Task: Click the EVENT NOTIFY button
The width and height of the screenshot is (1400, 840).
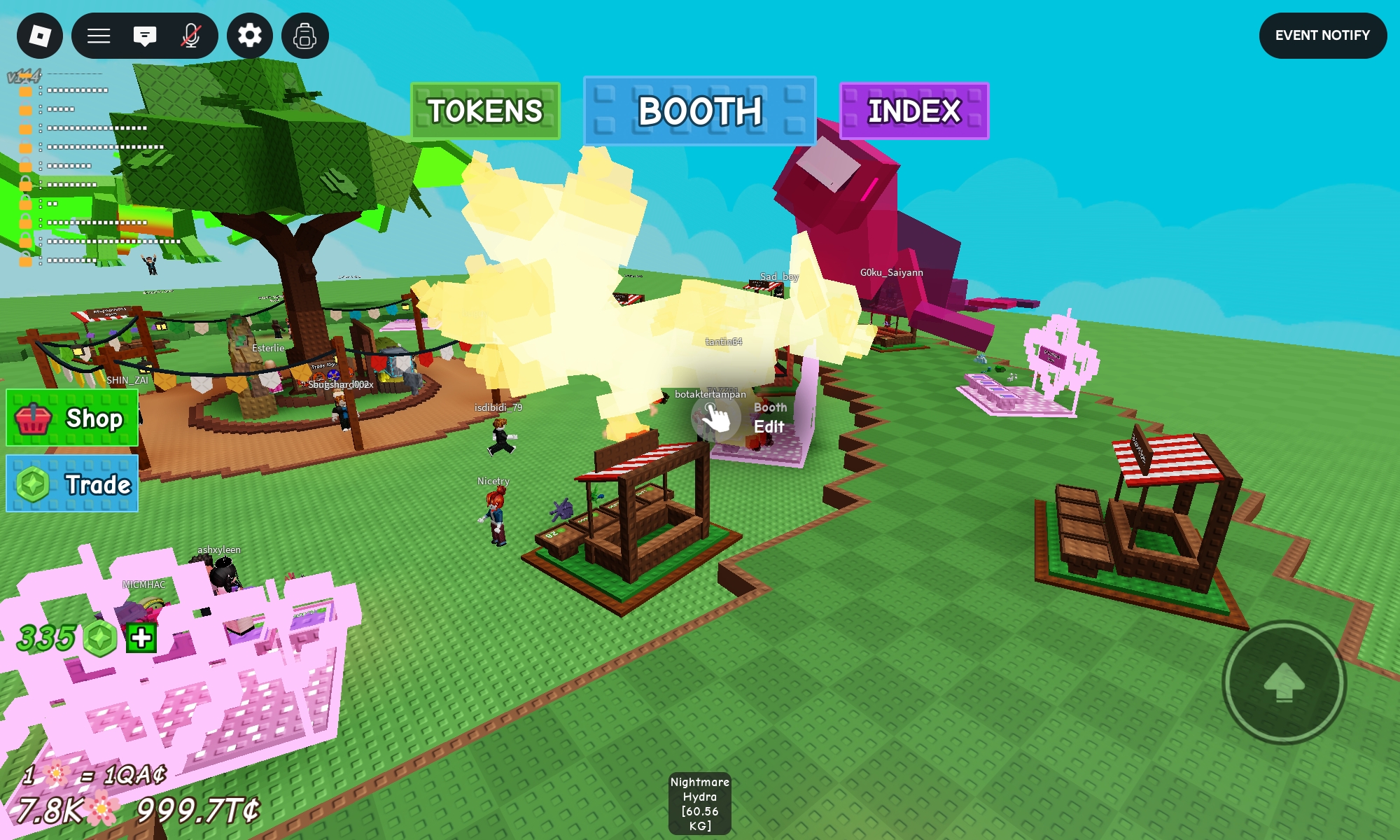Action: coord(1322,36)
